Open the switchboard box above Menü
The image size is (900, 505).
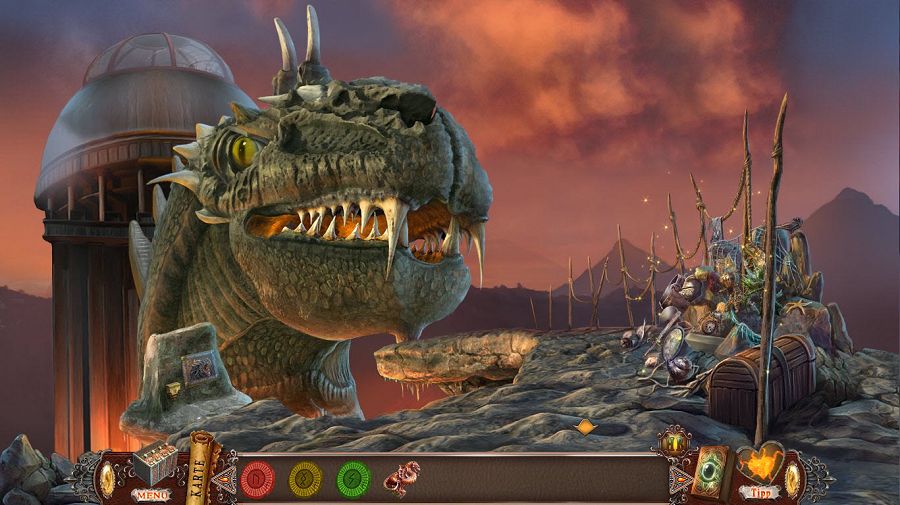[x=153, y=463]
